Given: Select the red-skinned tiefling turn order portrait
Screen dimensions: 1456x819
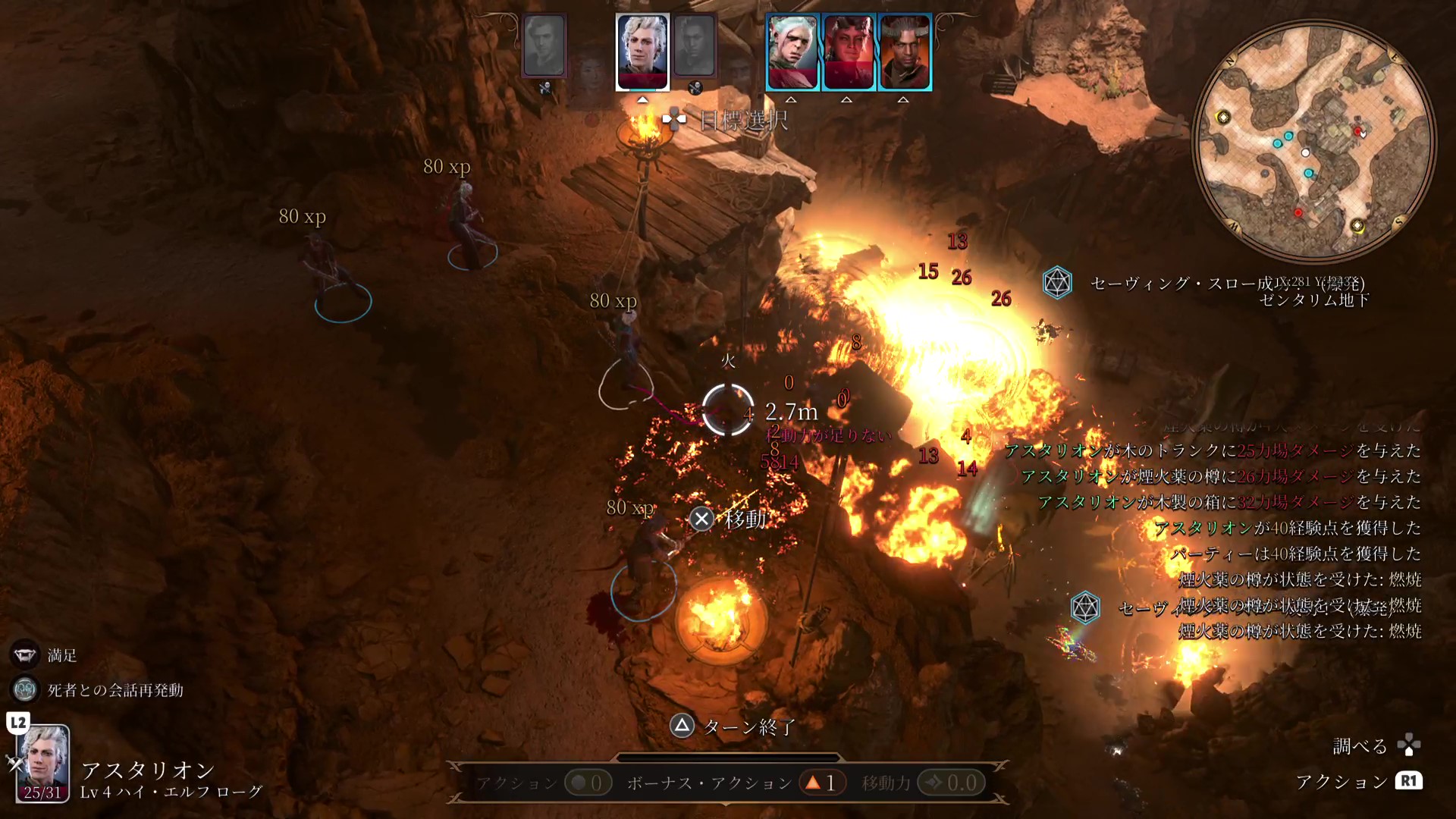Looking at the screenshot, I should point(848,52).
